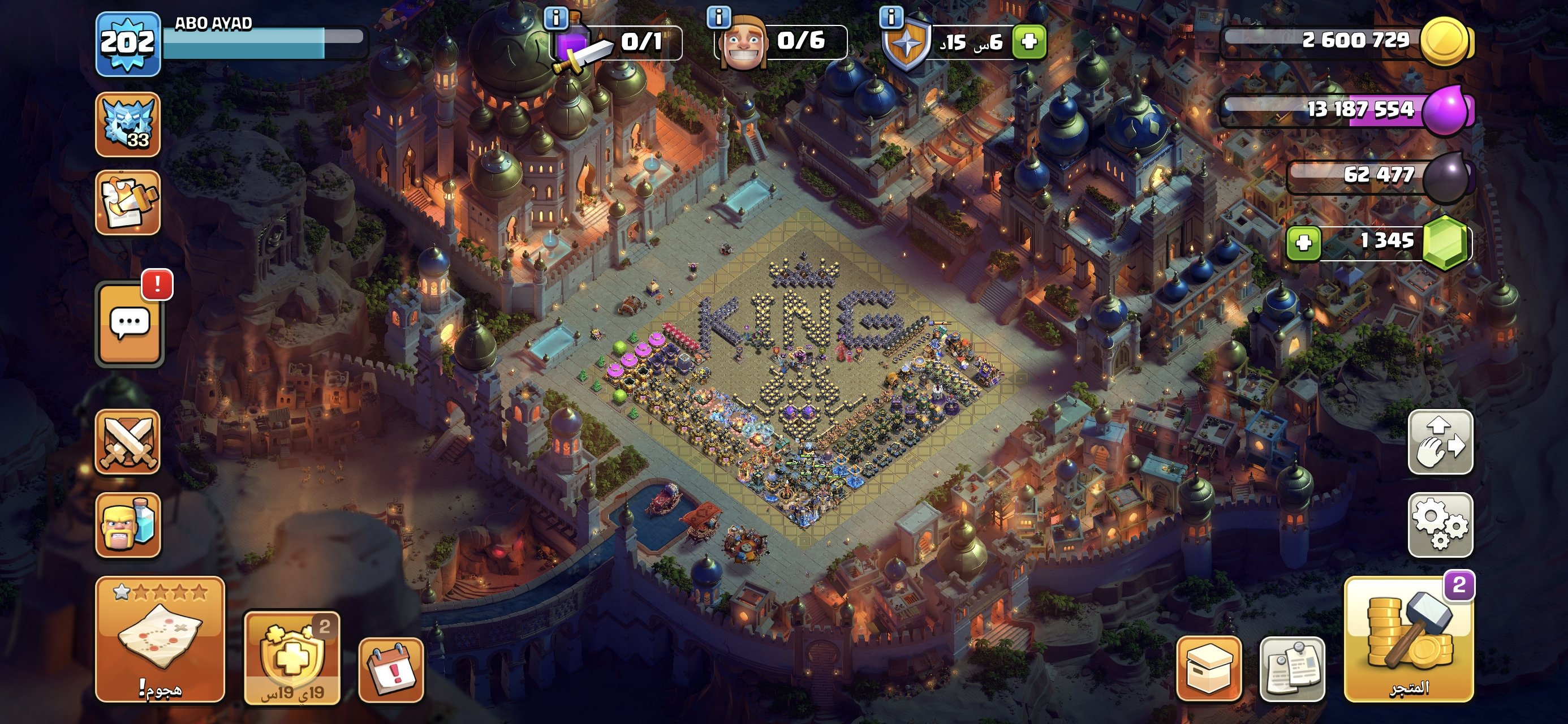Open the events calendar button
1568x724 pixels.
tap(391, 670)
